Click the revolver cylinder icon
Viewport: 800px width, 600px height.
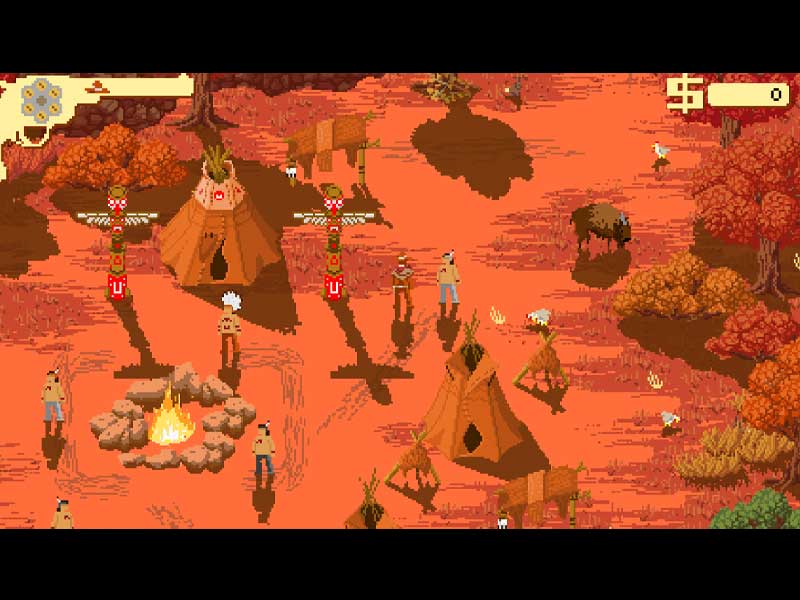tap(42, 99)
